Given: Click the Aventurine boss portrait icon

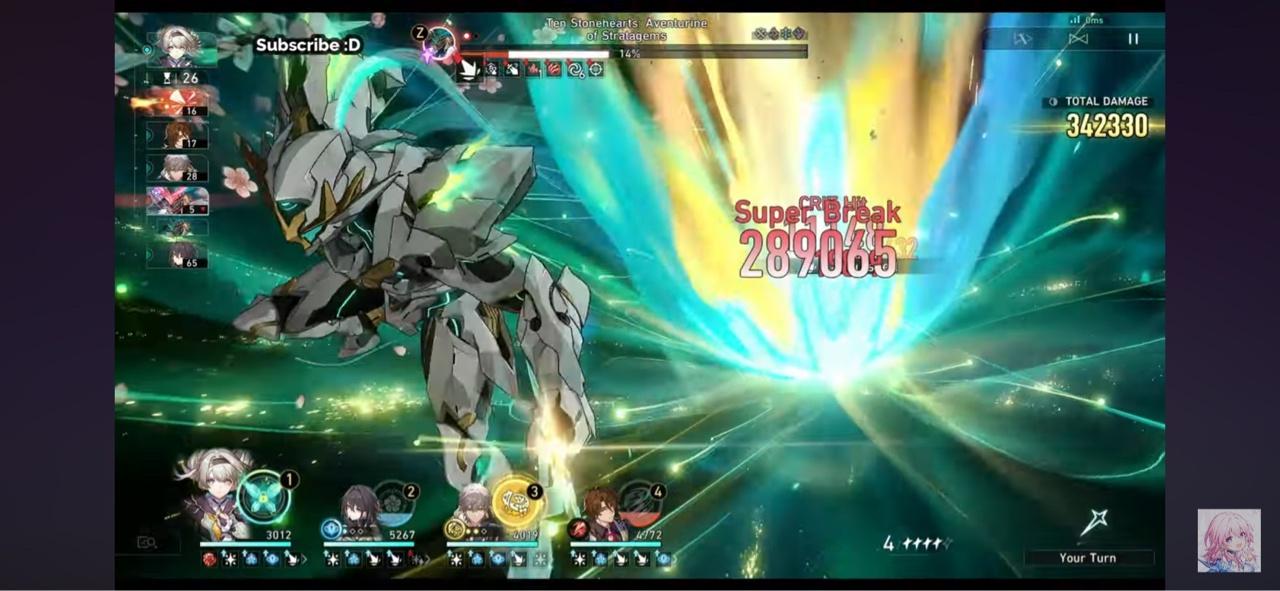Looking at the screenshot, I should [438, 43].
